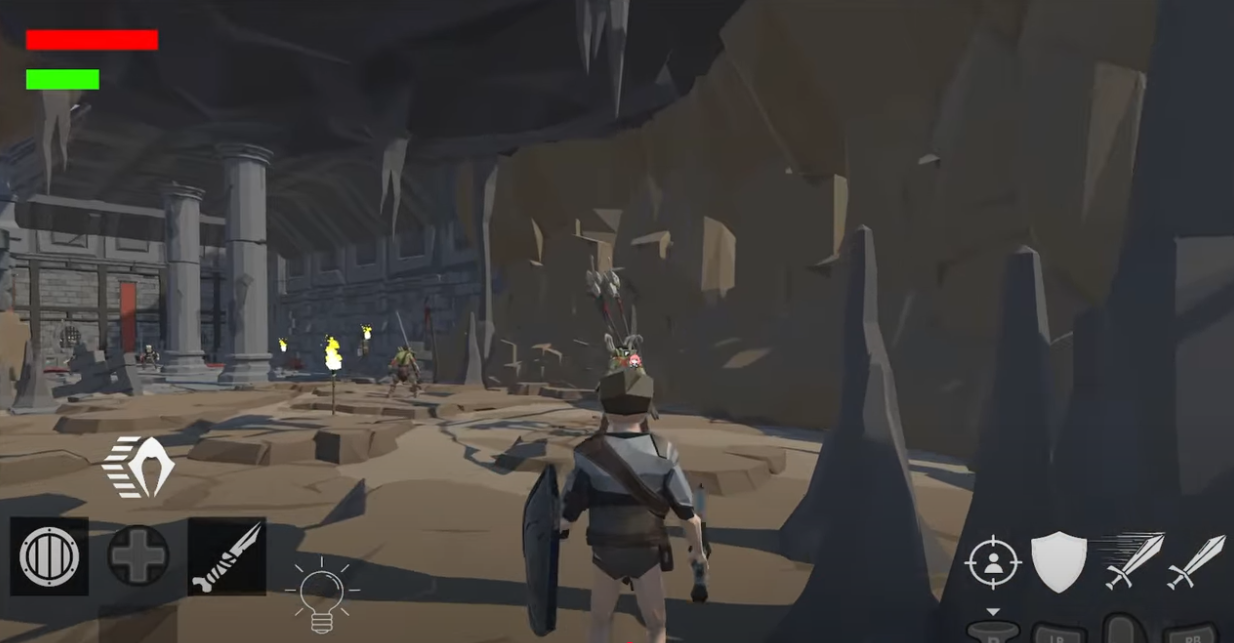Activate the white shield block icon
Viewport: 1234px width, 643px height.
1058,561
